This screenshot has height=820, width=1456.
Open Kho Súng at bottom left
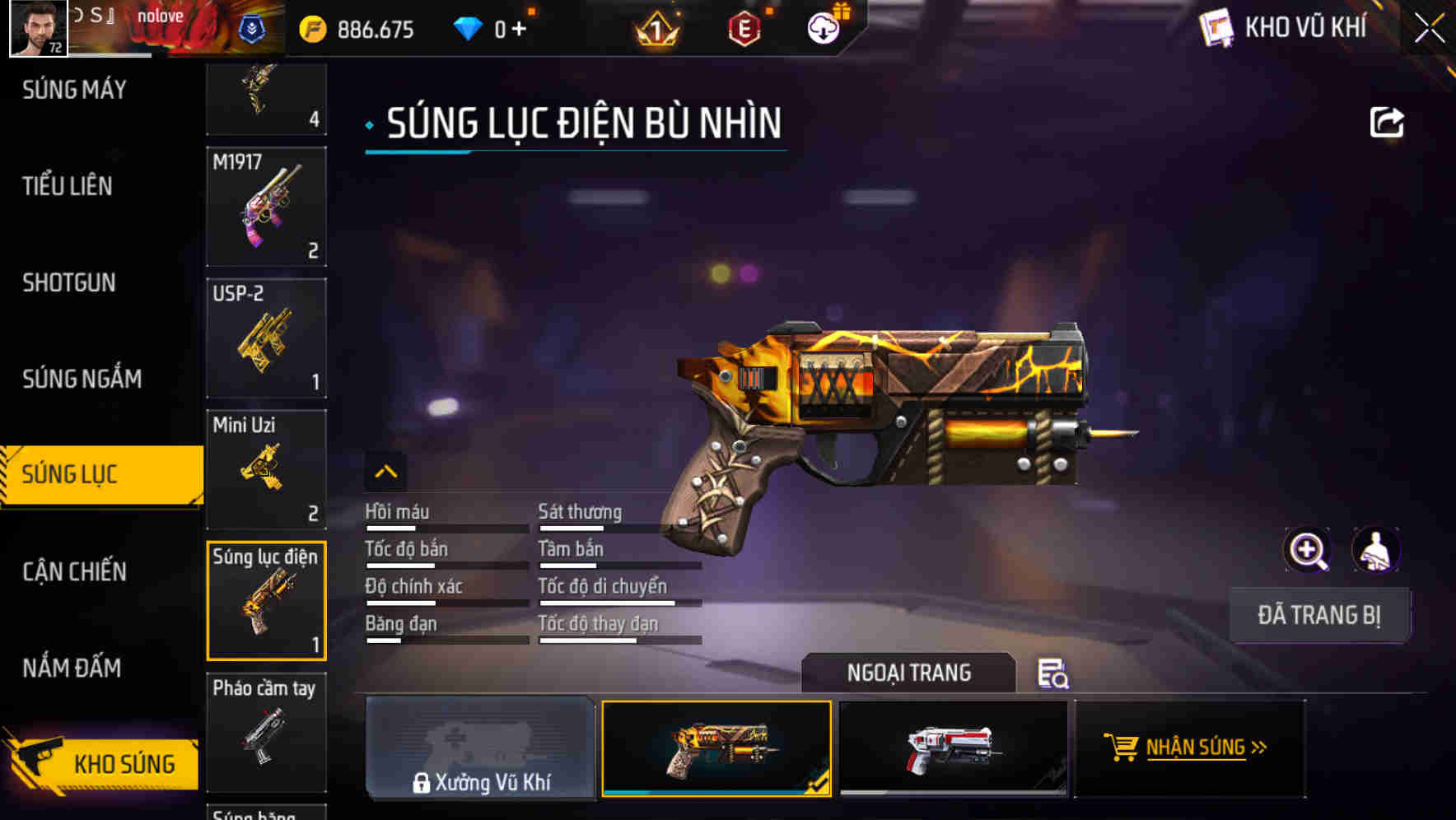[x=122, y=763]
